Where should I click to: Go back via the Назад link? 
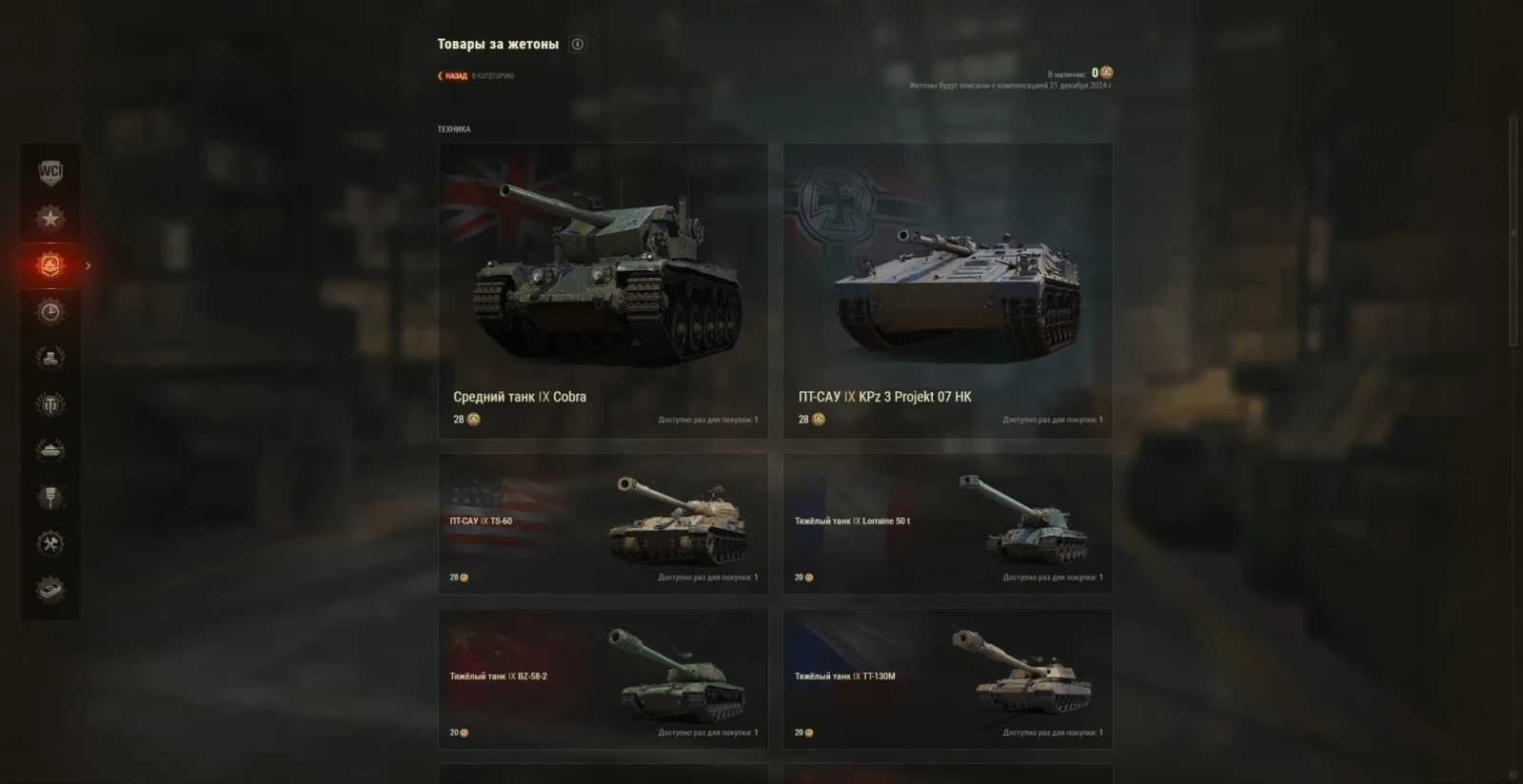pos(453,76)
